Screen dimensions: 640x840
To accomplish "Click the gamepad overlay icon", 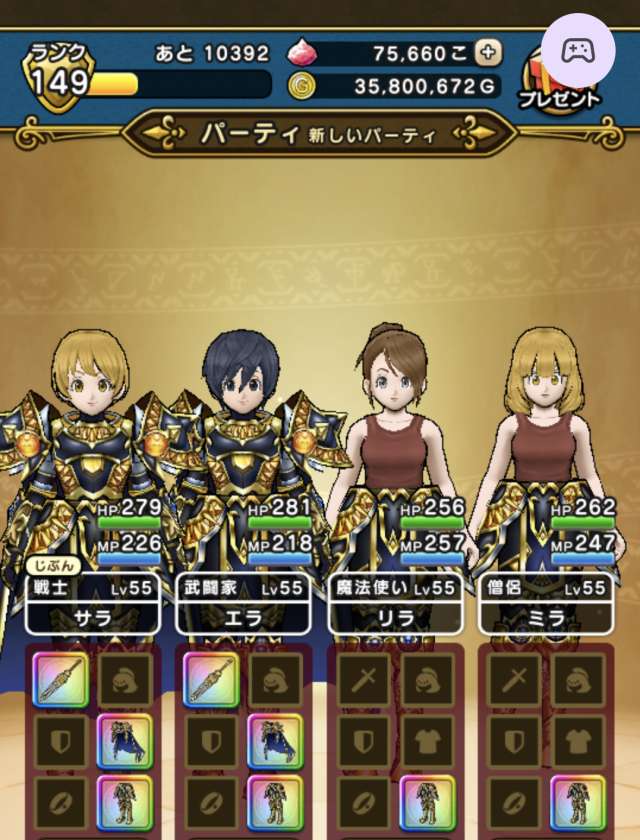I will coord(578,52).
